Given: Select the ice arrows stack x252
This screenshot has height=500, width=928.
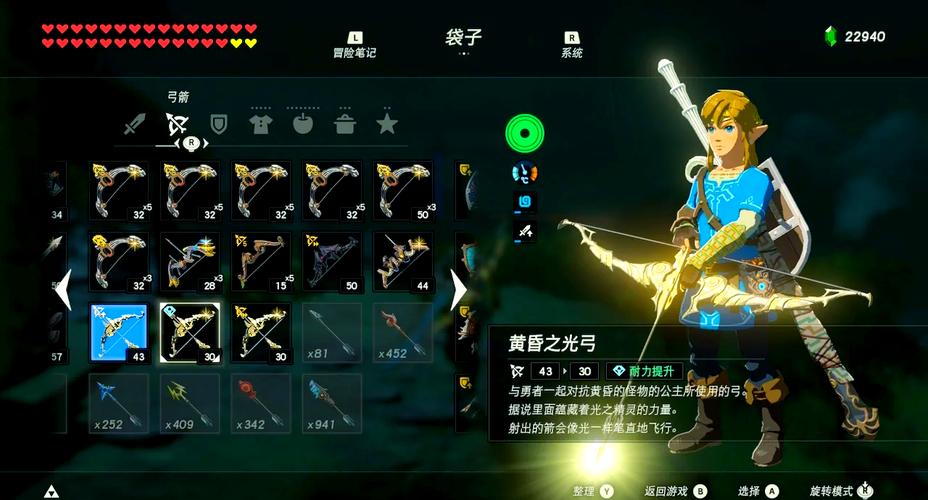Looking at the screenshot, I should point(119,404).
